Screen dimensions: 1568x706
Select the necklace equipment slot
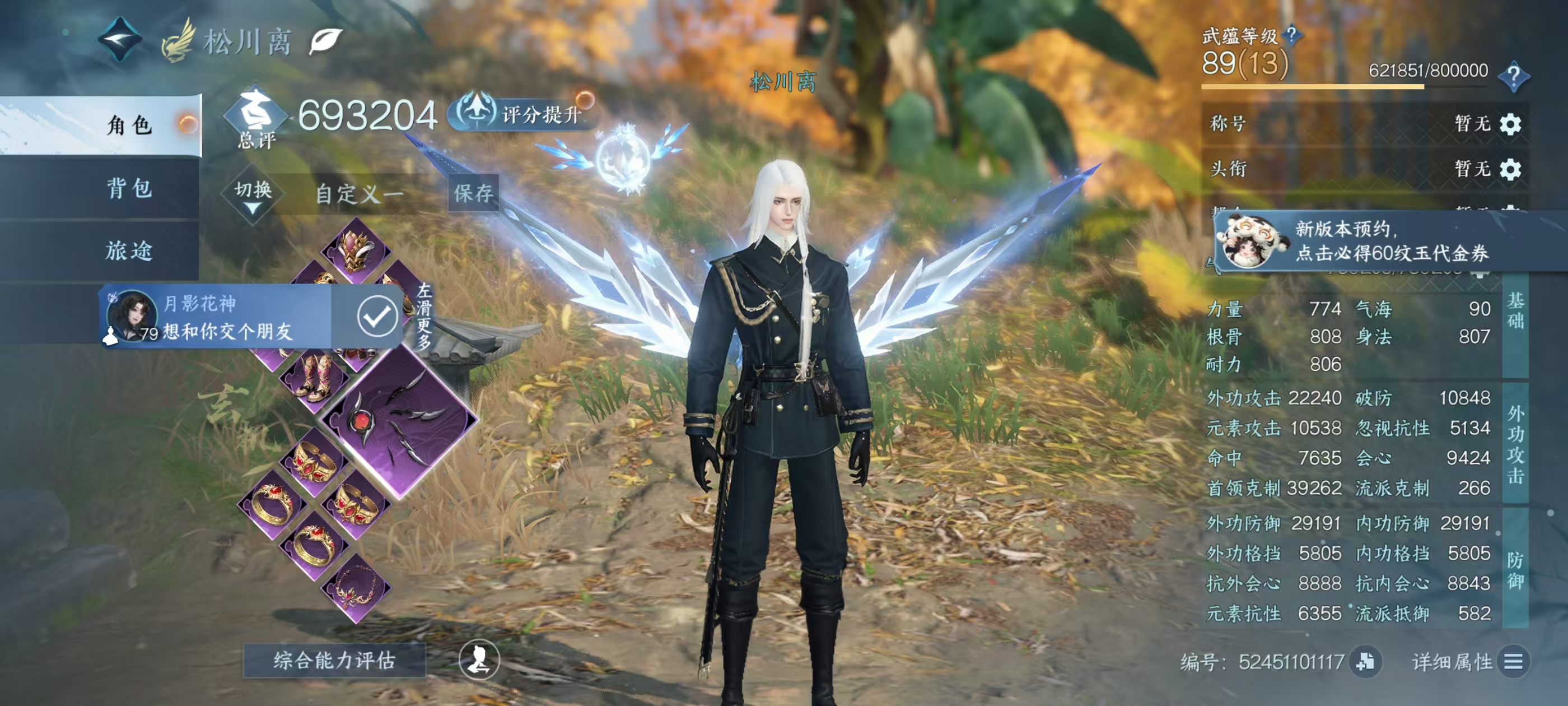pos(356,588)
